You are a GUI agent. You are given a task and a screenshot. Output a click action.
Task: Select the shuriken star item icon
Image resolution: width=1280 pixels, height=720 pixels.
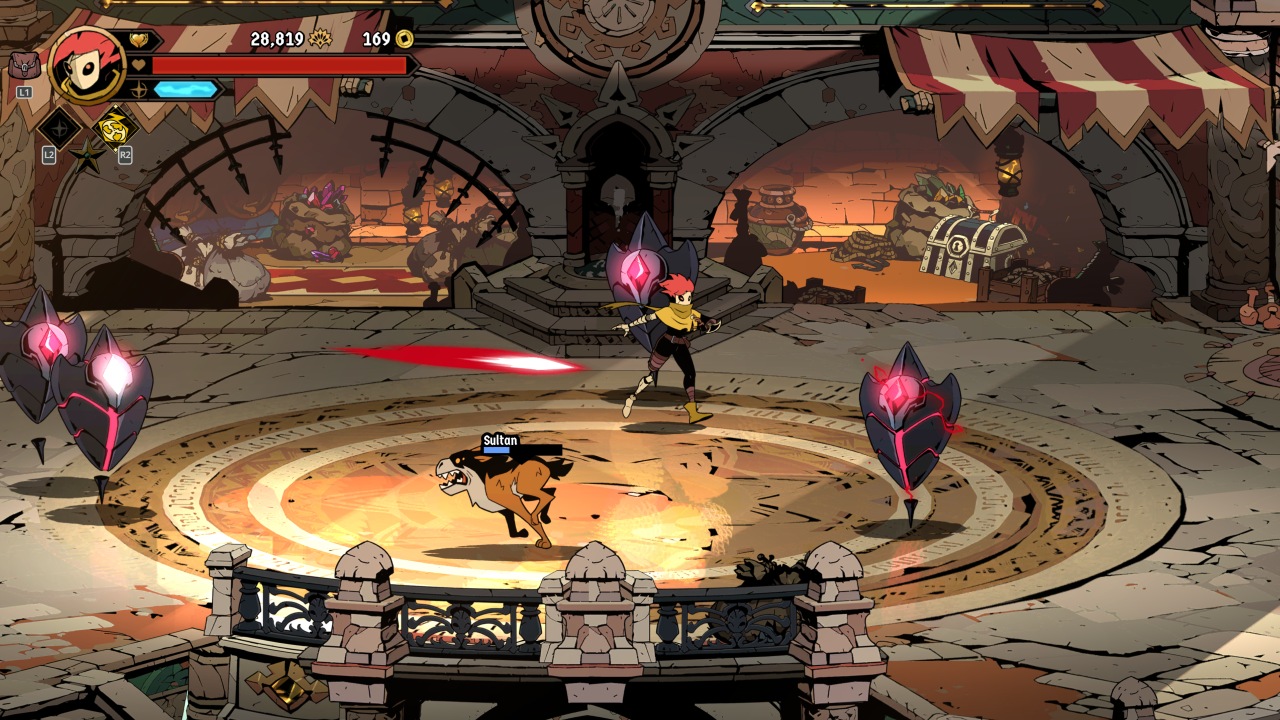87,155
